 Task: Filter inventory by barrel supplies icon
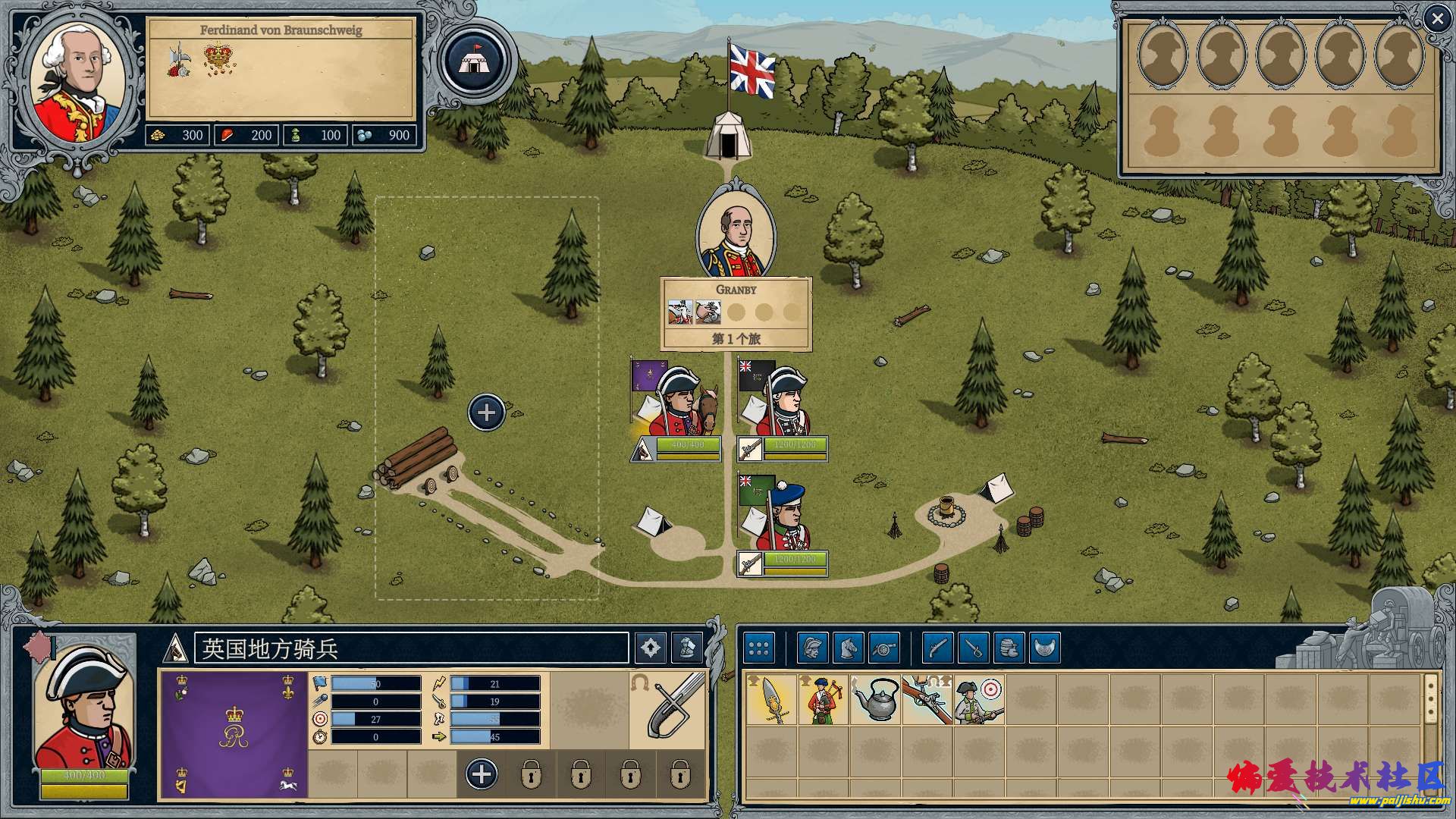pyautogui.click(x=1009, y=648)
